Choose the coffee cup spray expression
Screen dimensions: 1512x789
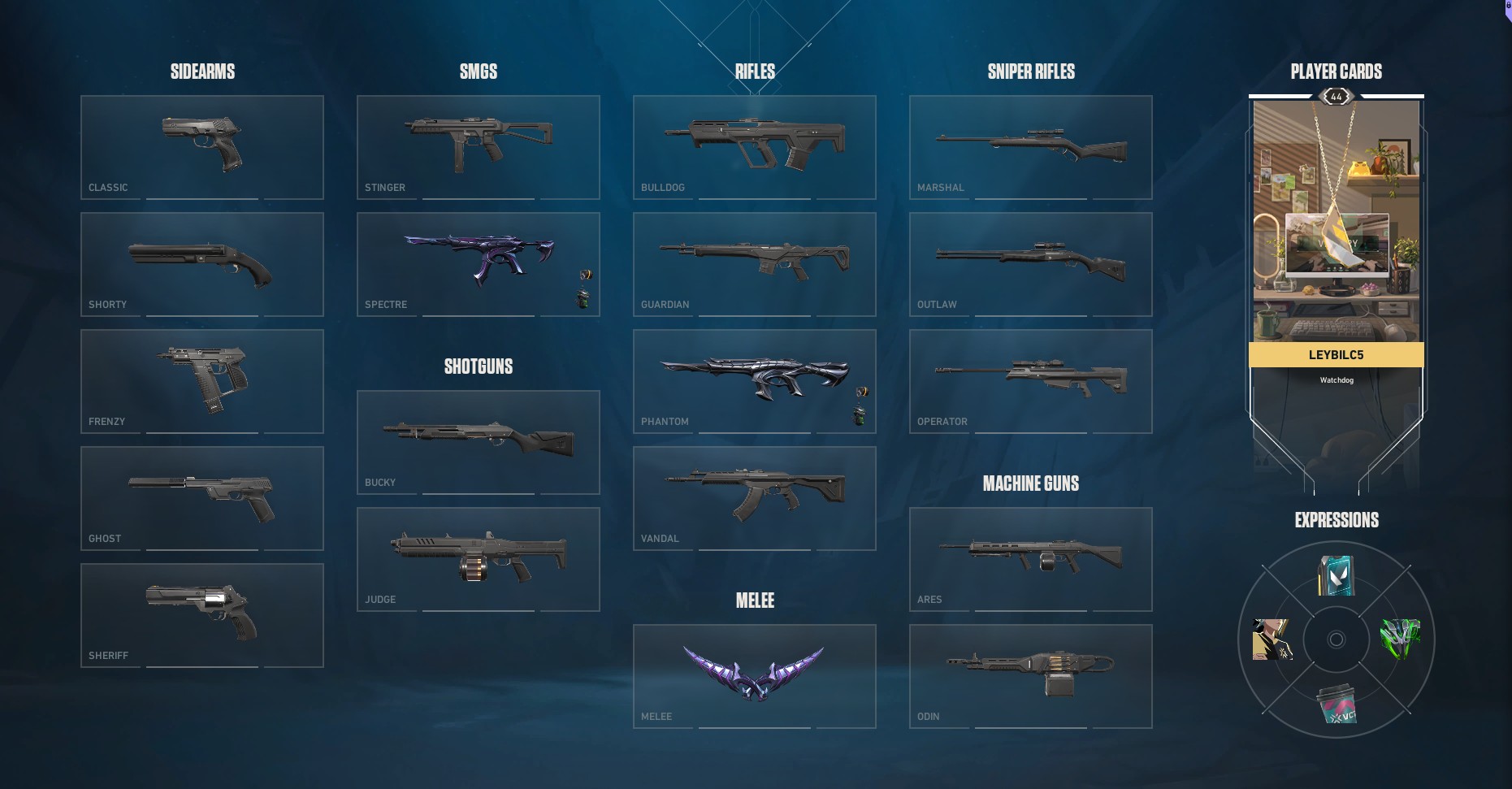click(x=1336, y=704)
